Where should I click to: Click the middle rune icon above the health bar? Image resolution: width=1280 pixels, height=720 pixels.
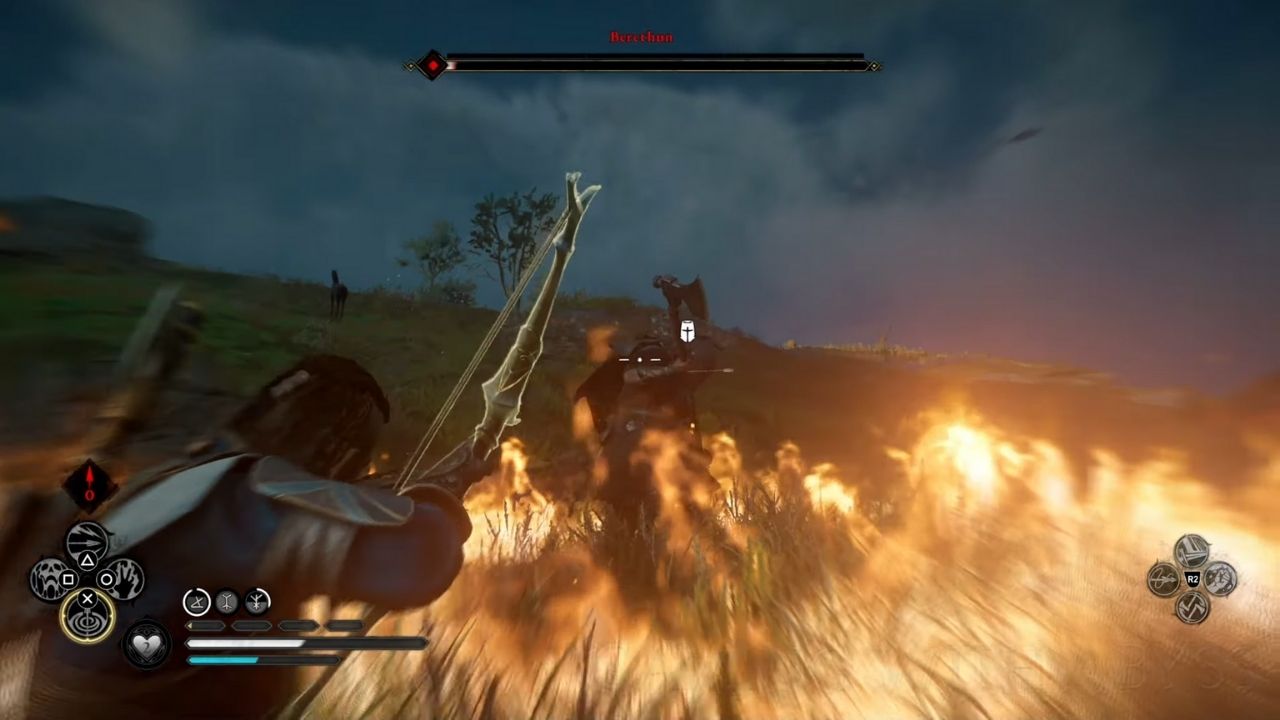[x=228, y=600]
